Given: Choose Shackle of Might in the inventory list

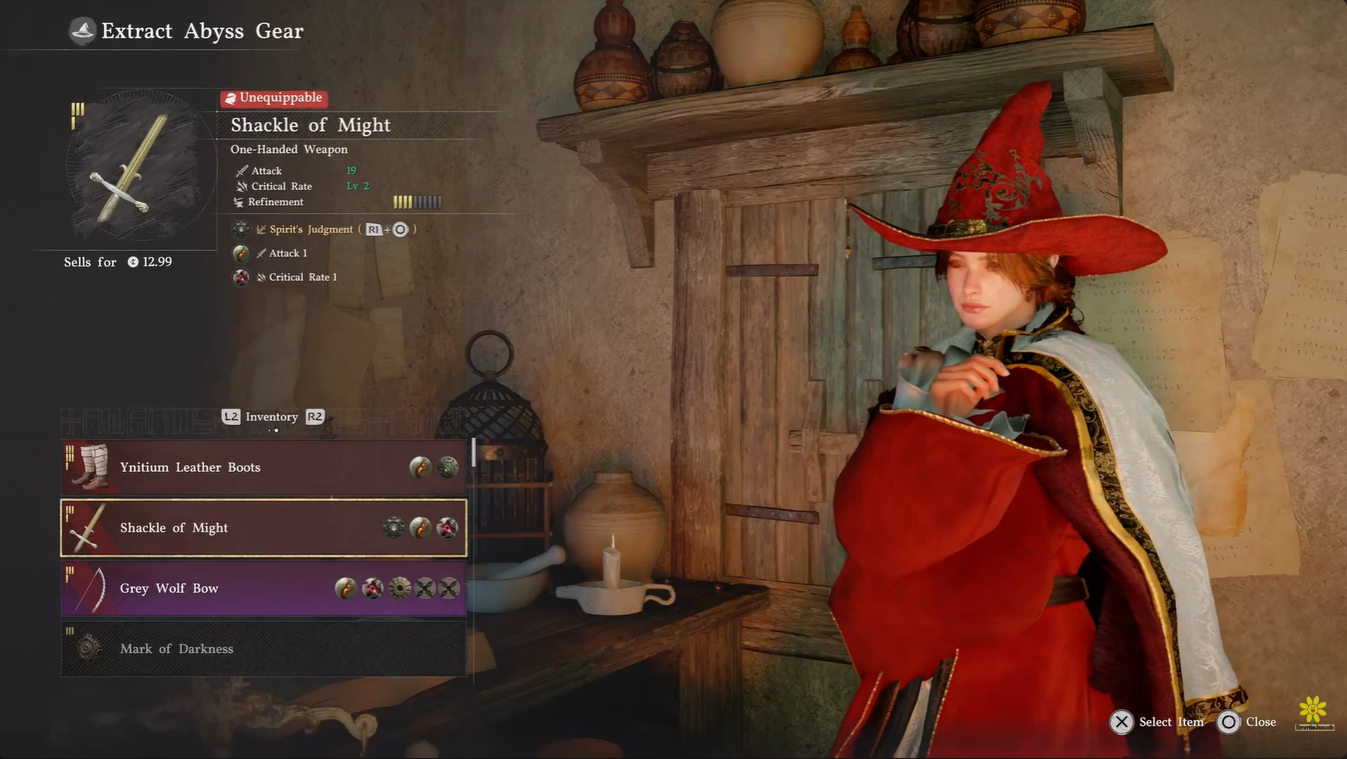Looking at the screenshot, I should (x=263, y=528).
